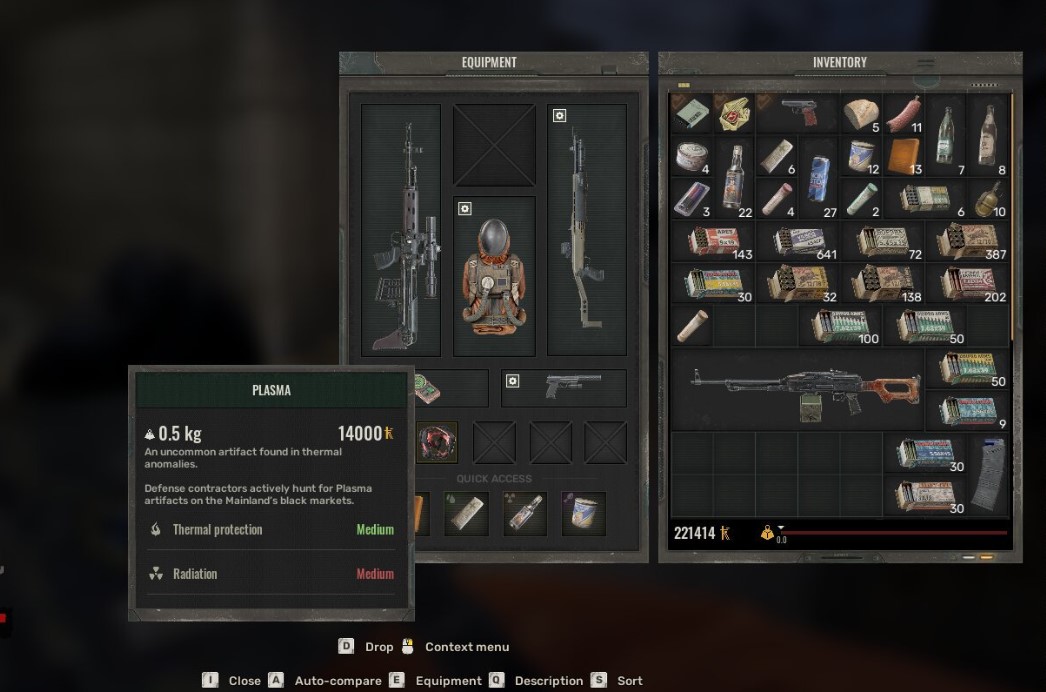Pick the grenade stack of 10
This screenshot has width=1046, height=692.
pos(987,198)
